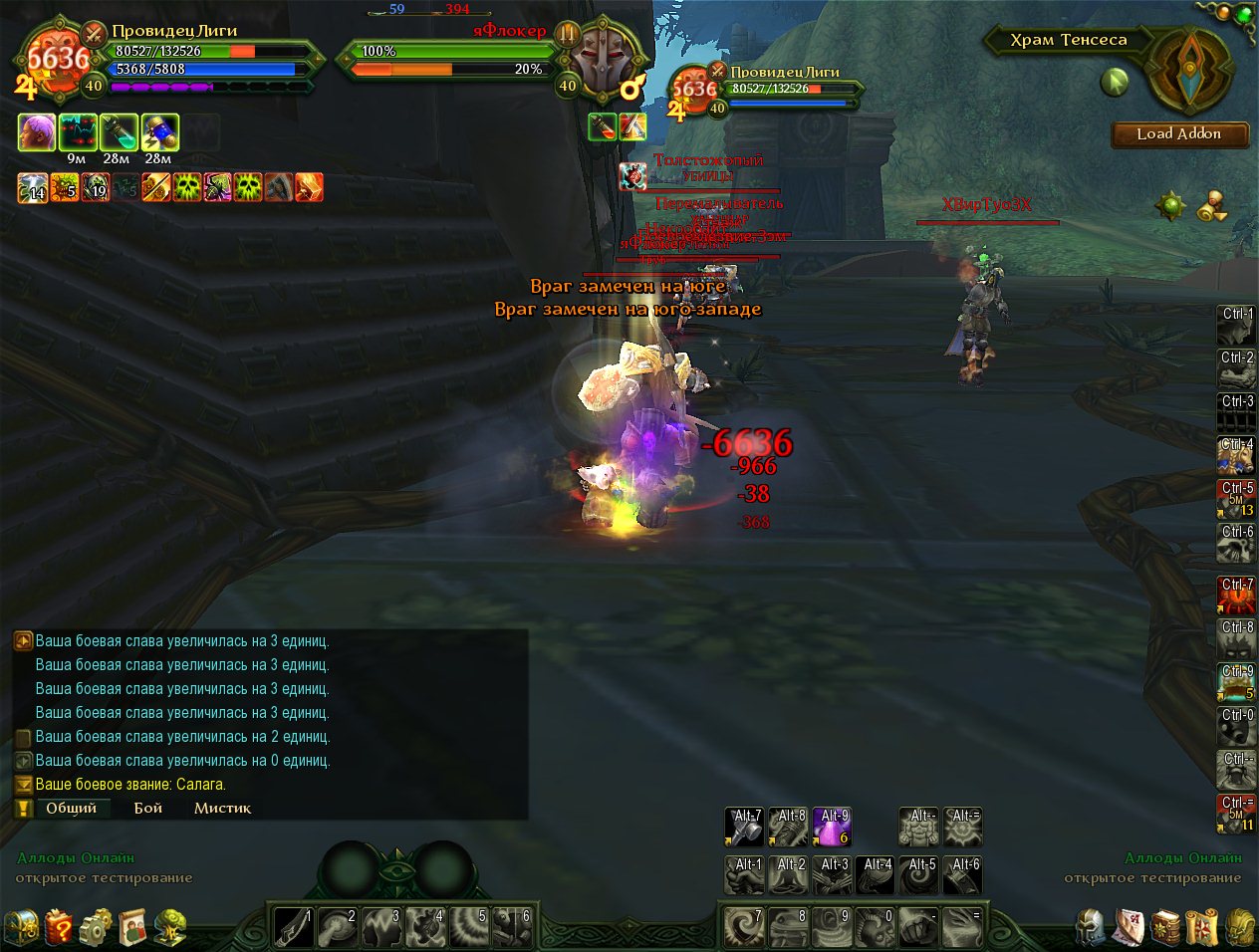Click the target portrait of яФлокер
Screen dimensions: 1259x952
606,60
